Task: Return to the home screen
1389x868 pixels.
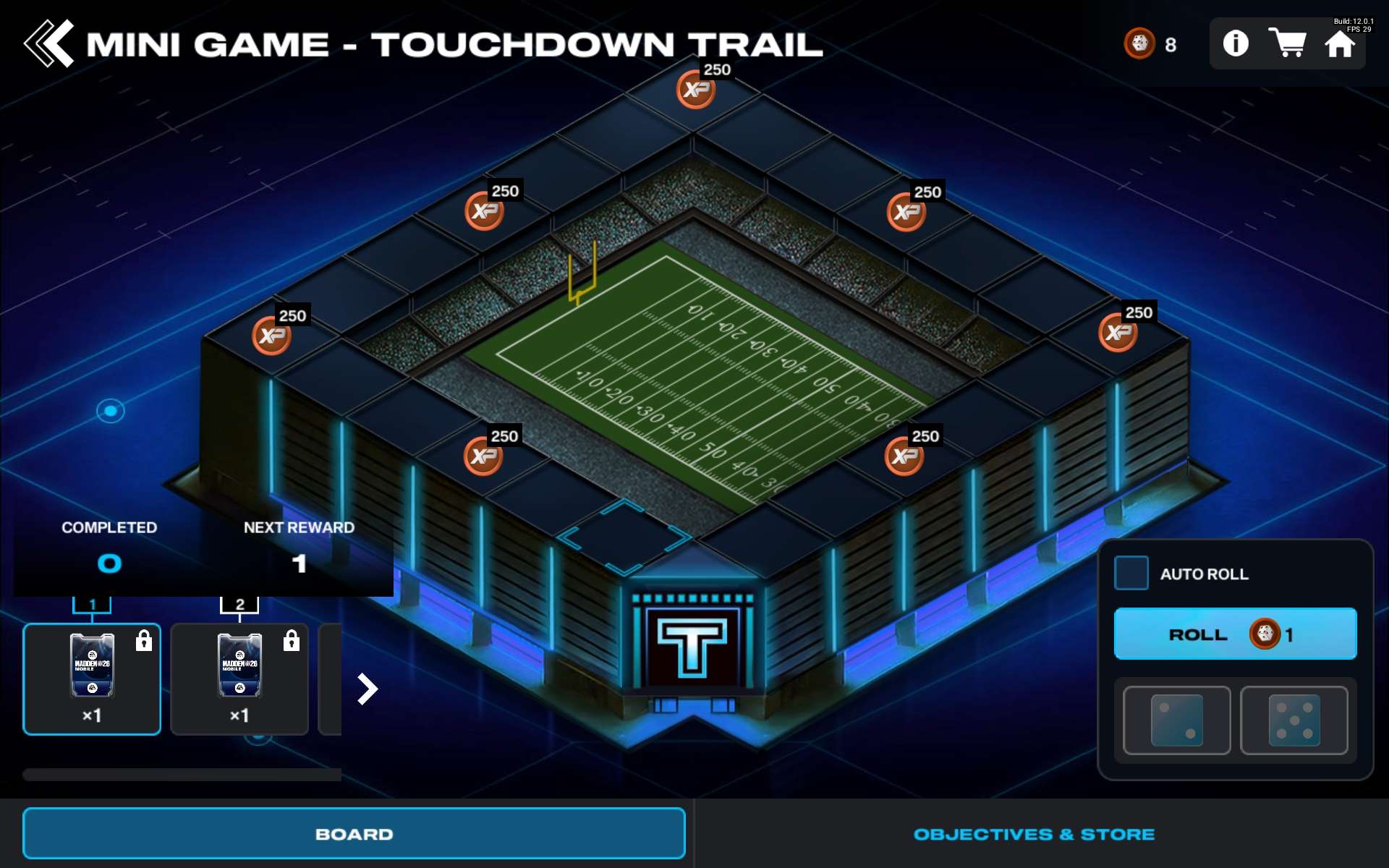Action: click(x=1339, y=45)
